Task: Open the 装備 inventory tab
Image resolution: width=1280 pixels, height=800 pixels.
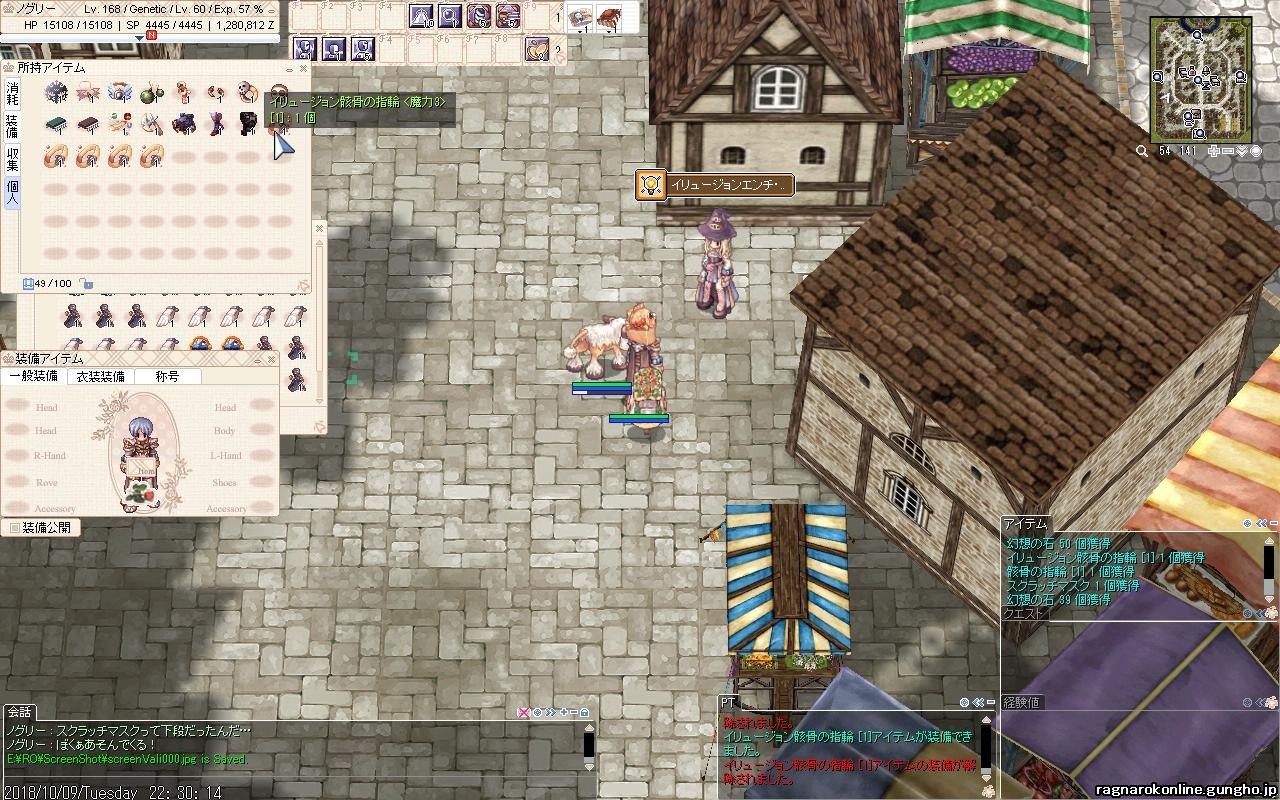Action: 12,125
